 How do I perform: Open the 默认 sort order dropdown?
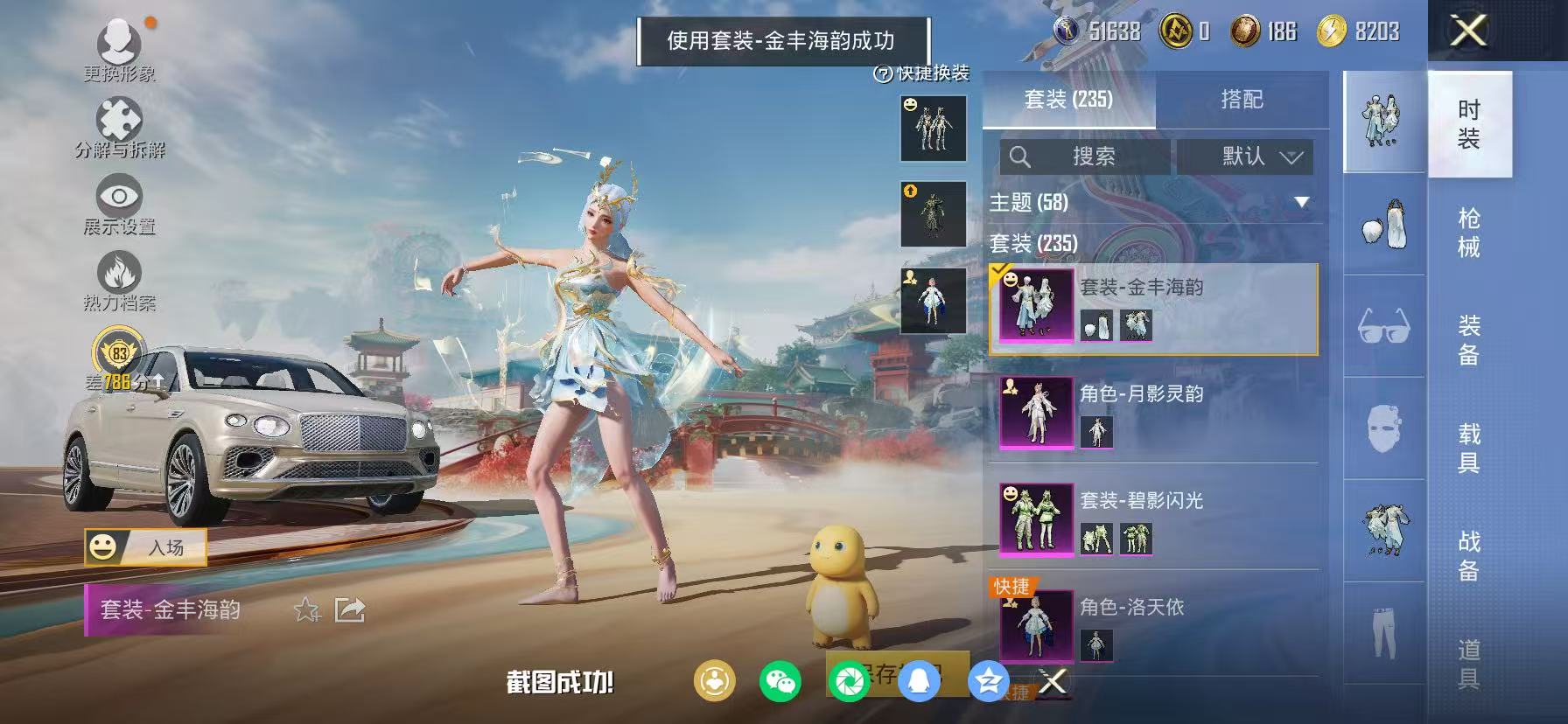pyautogui.click(x=1246, y=157)
